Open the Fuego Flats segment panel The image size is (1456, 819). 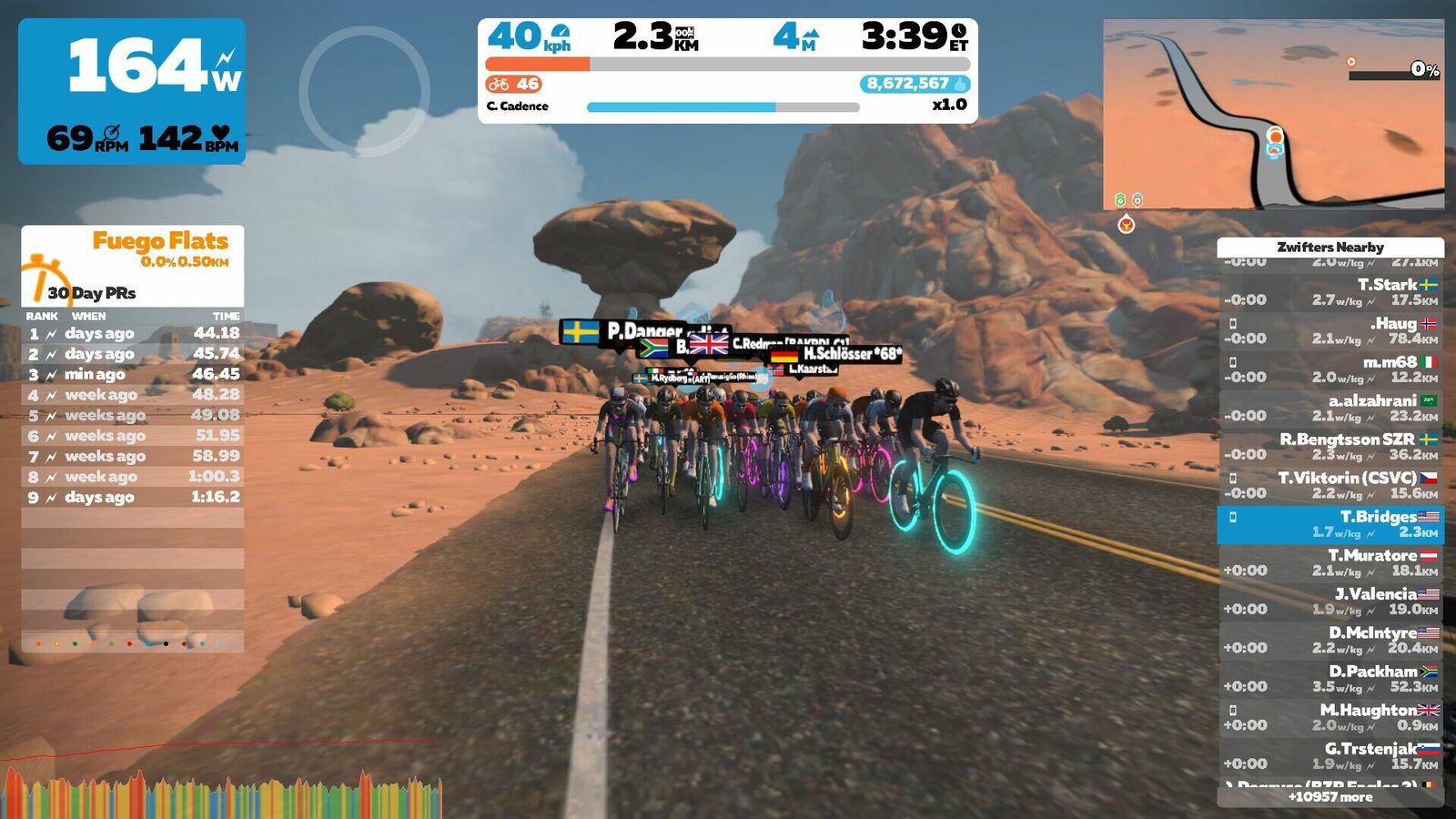(x=133, y=264)
